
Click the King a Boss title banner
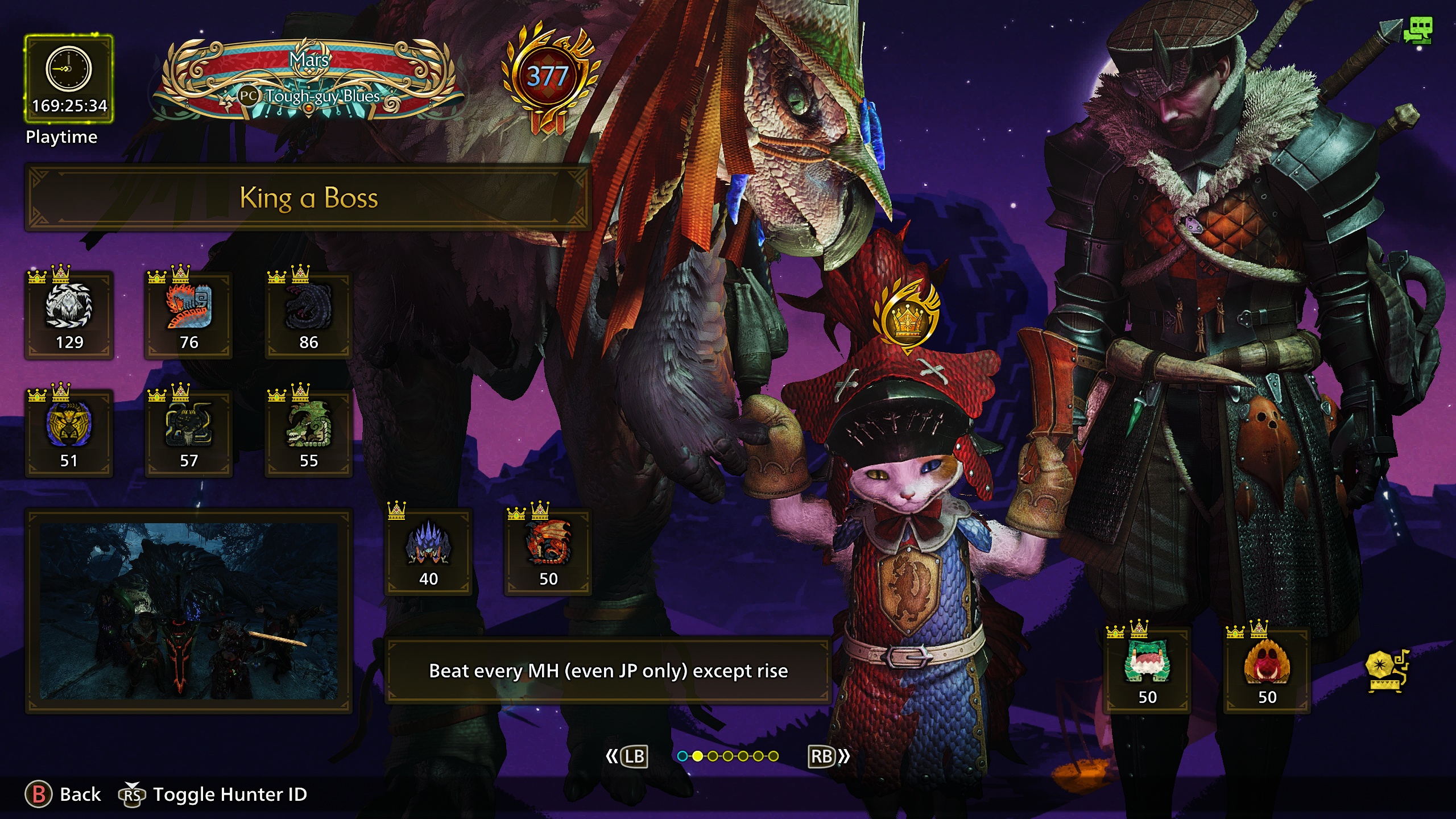coord(308,198)
